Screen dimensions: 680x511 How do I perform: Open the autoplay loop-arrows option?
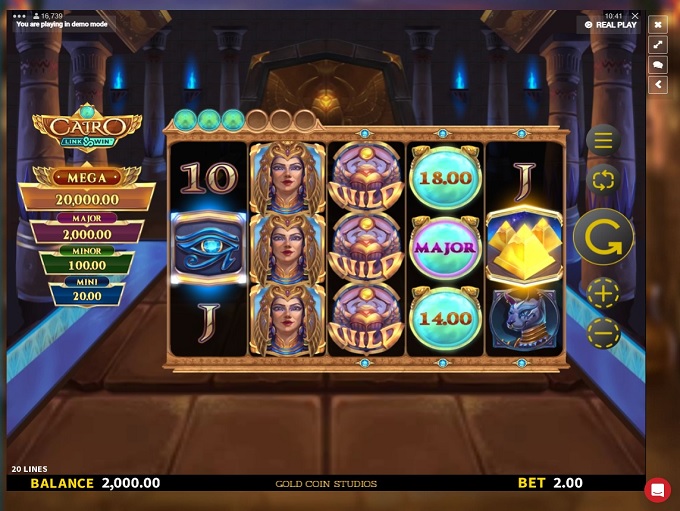pos(603,180)
